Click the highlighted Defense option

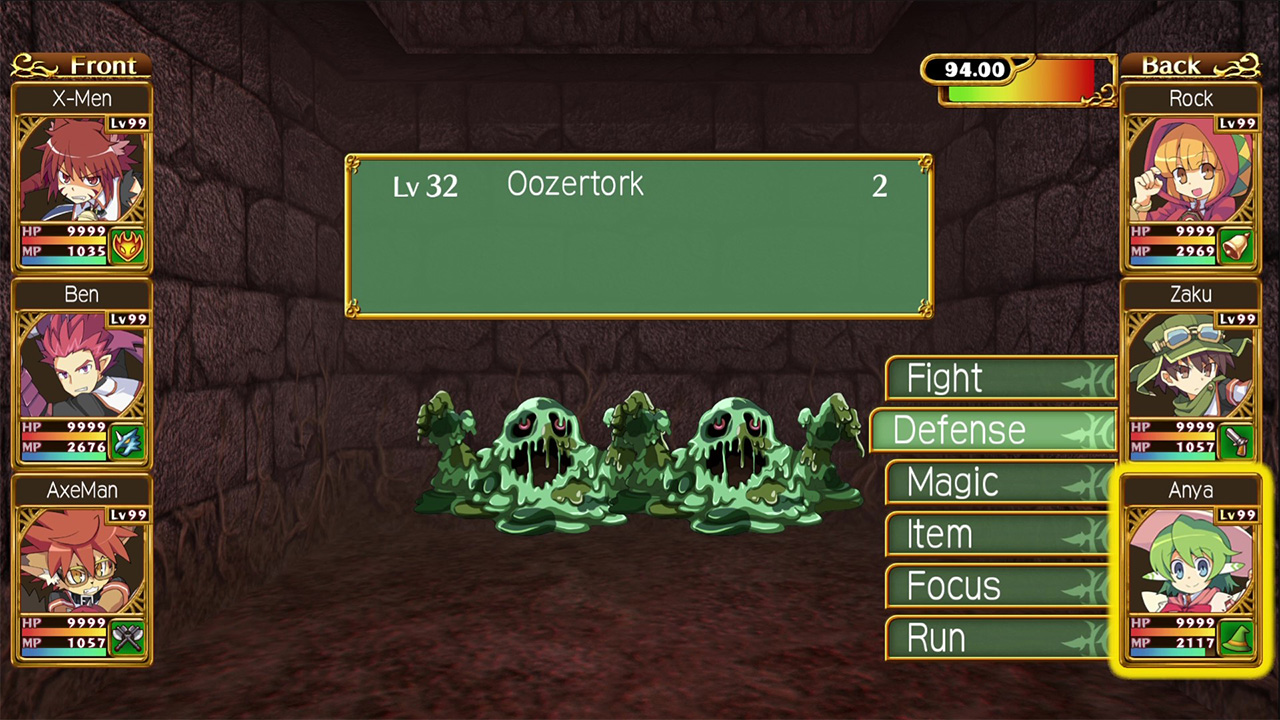[959, 430]
